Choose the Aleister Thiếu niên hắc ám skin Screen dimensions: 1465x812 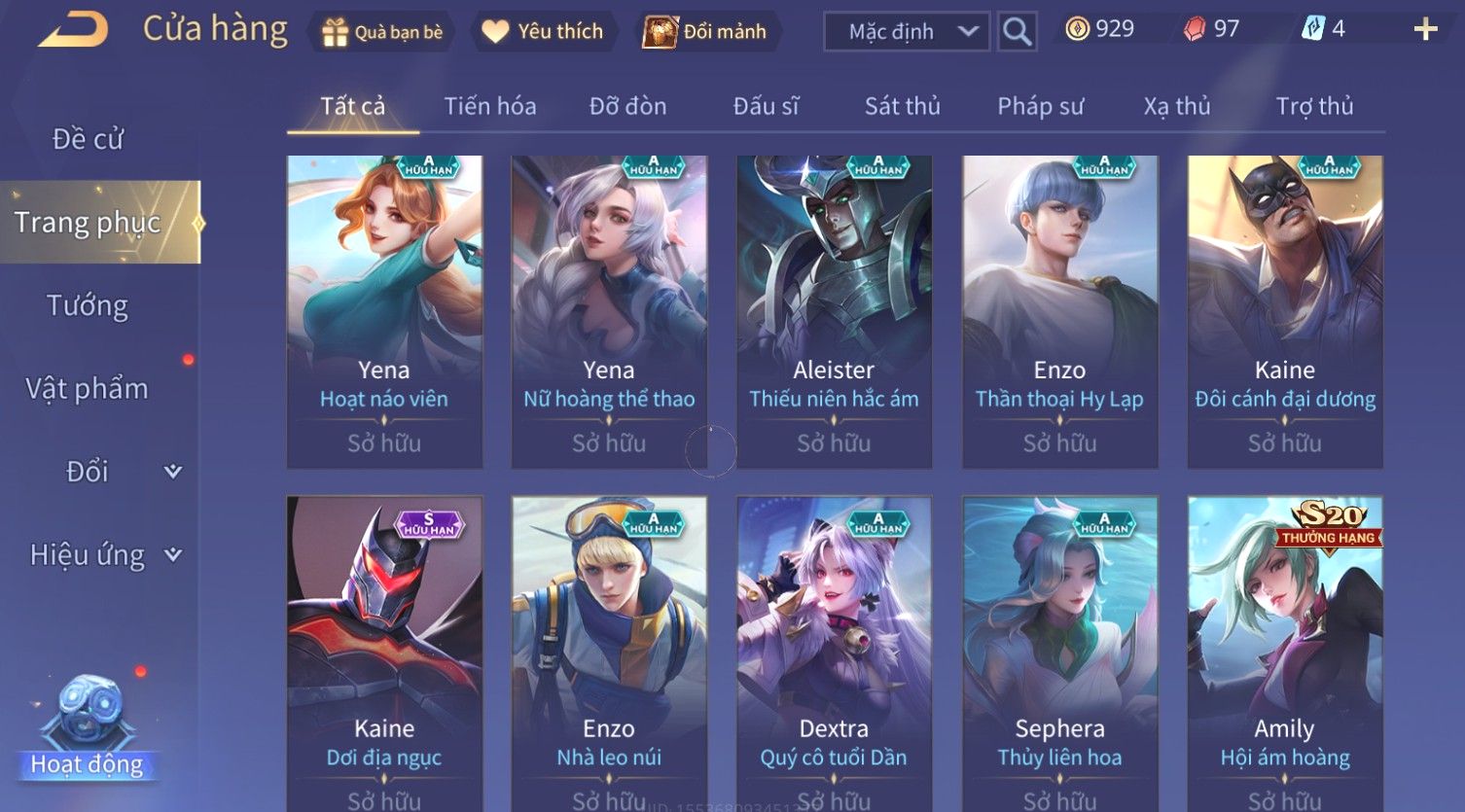click(834, 311)
